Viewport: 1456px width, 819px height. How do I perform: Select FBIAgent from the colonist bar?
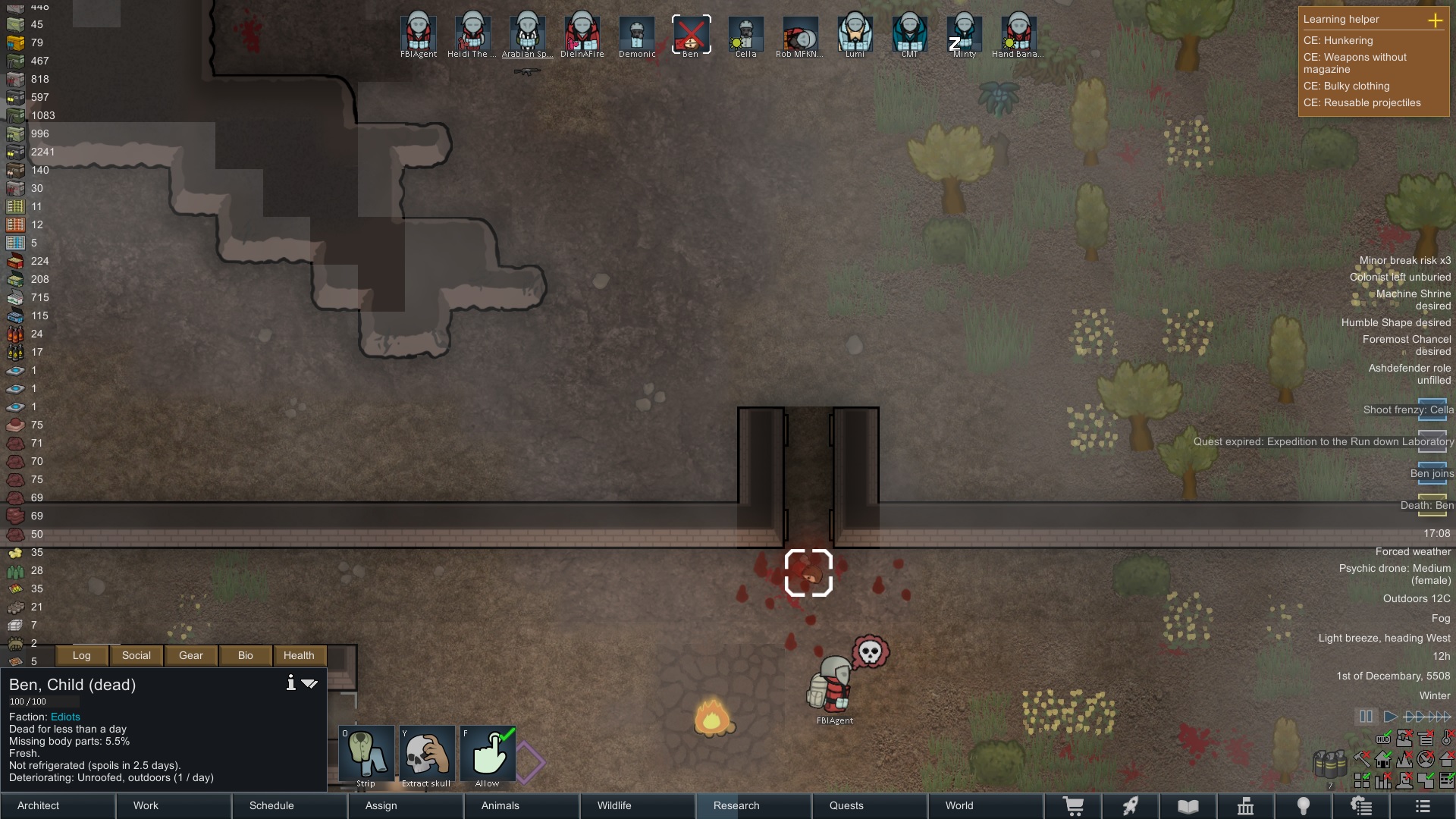[x=419, y=32]
